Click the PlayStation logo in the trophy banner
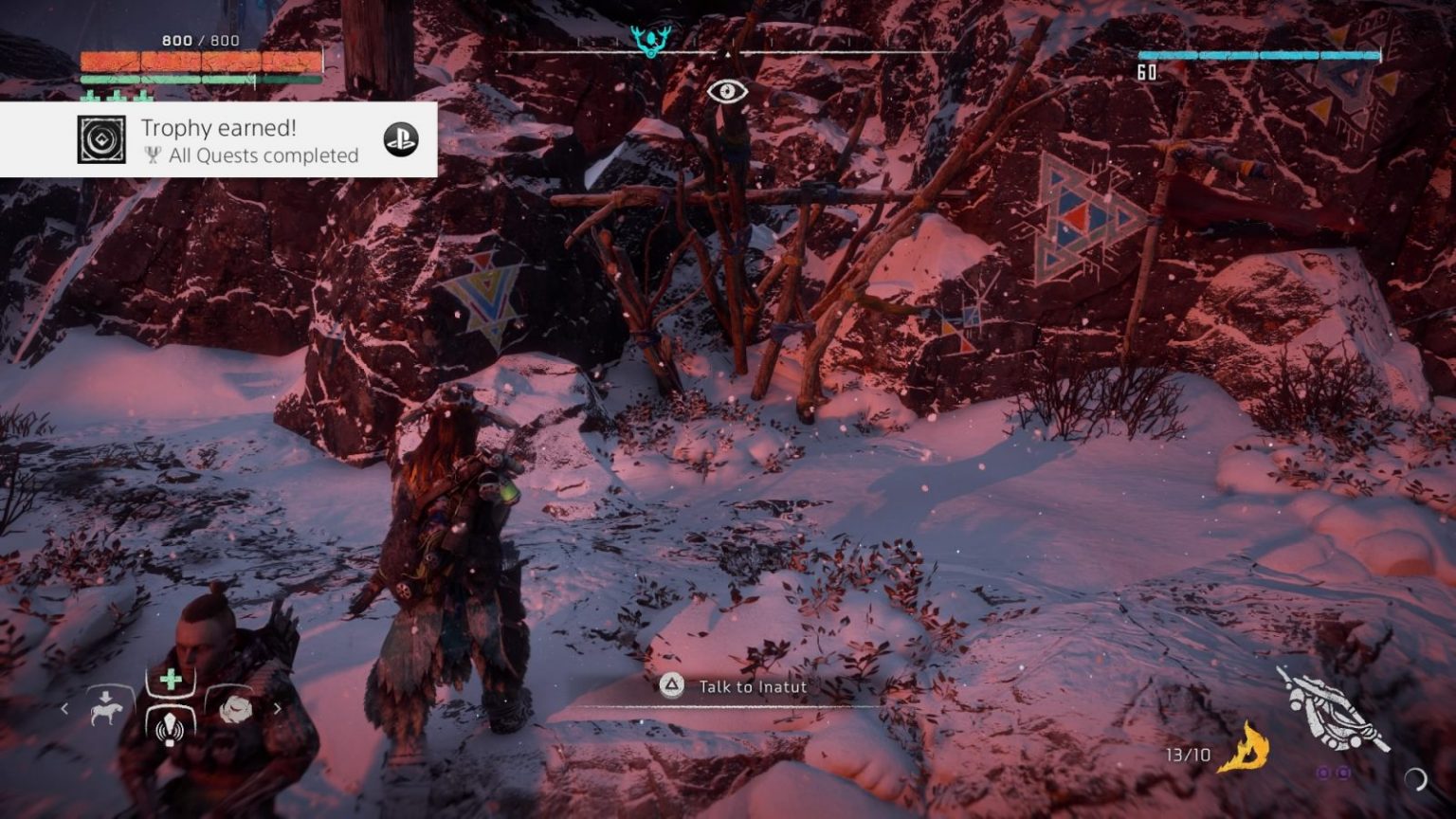Viewport: 1456px width, 819px height. (x=402, y=138)
